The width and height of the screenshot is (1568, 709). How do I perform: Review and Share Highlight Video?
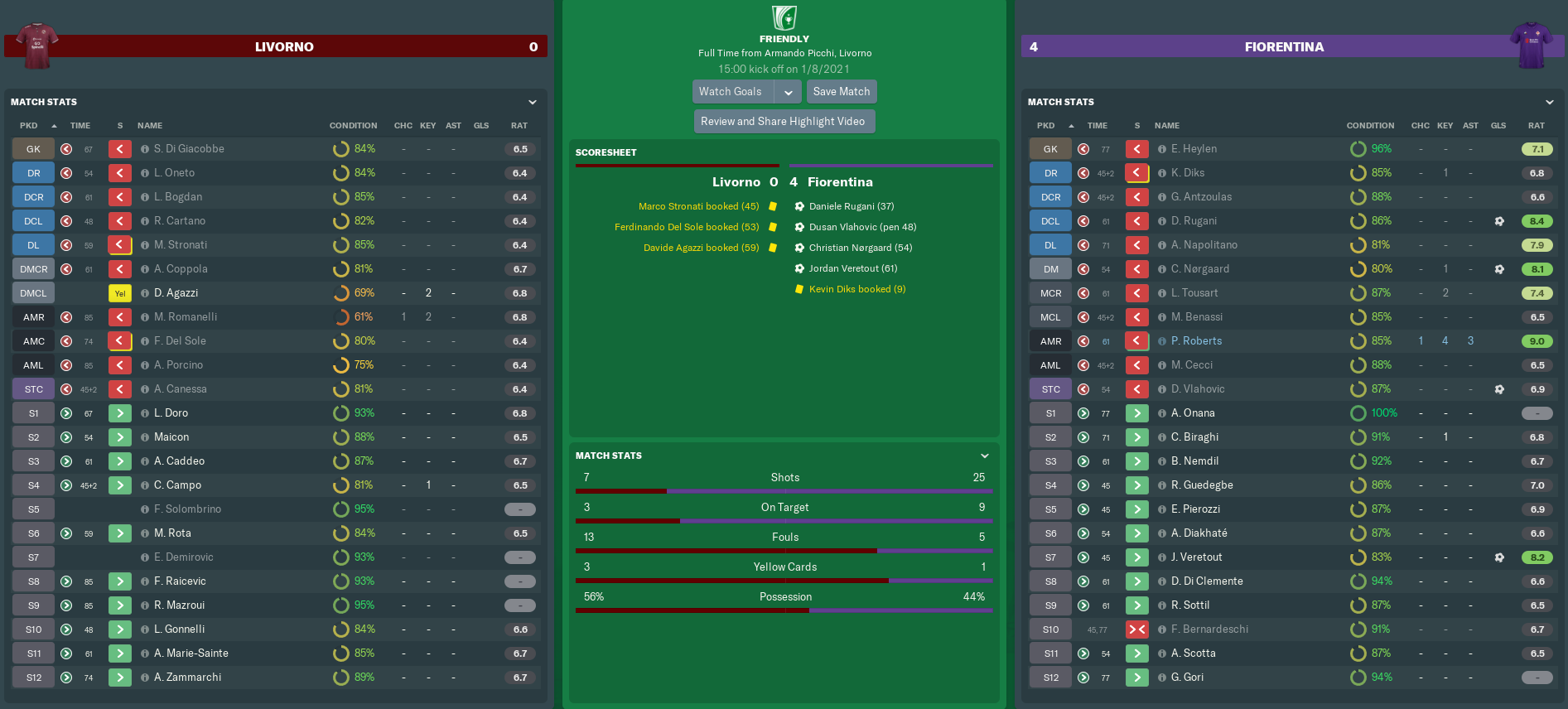(x=783, y=122)
